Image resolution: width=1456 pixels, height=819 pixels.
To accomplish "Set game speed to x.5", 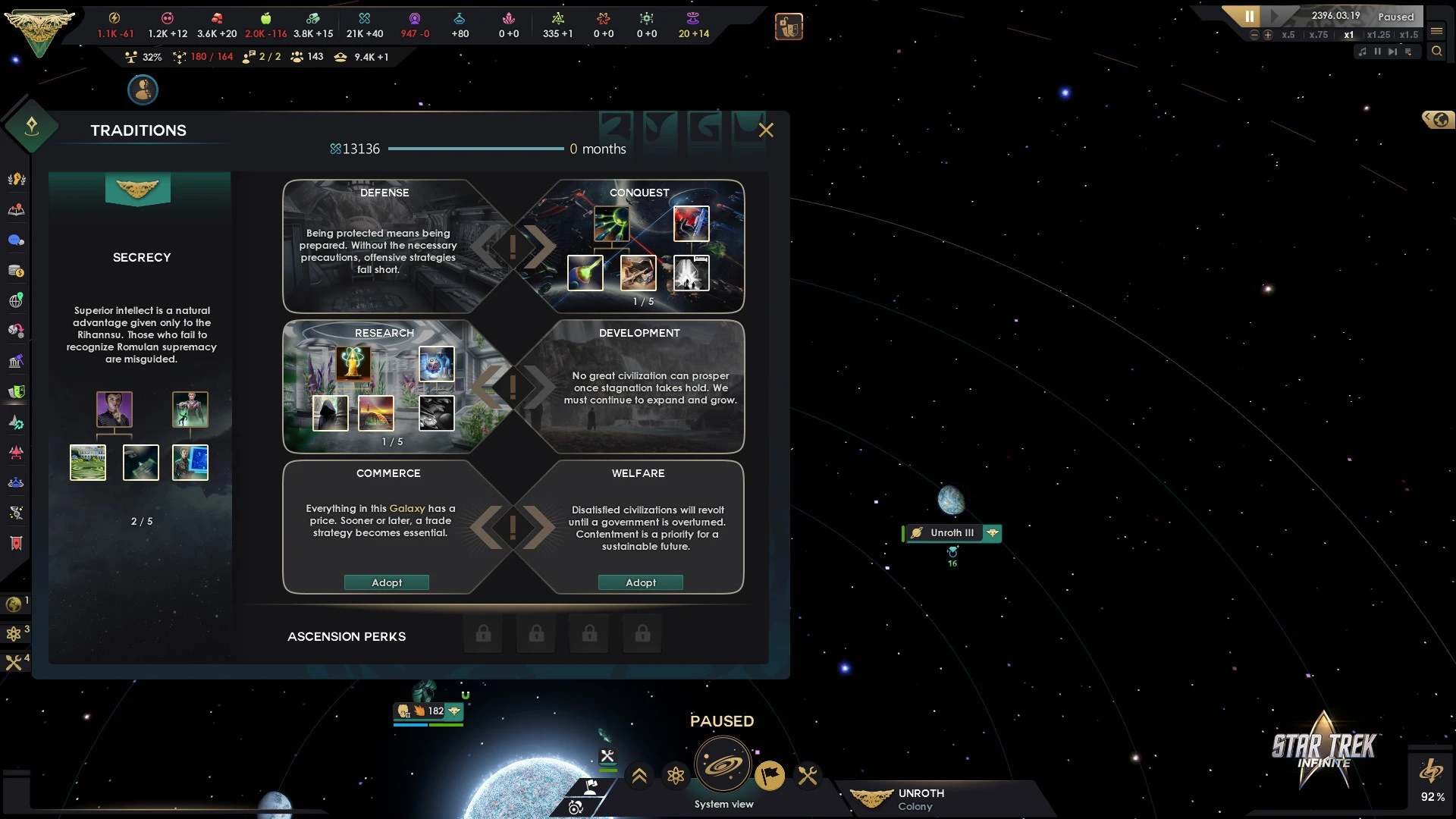I will point(1288,35).
